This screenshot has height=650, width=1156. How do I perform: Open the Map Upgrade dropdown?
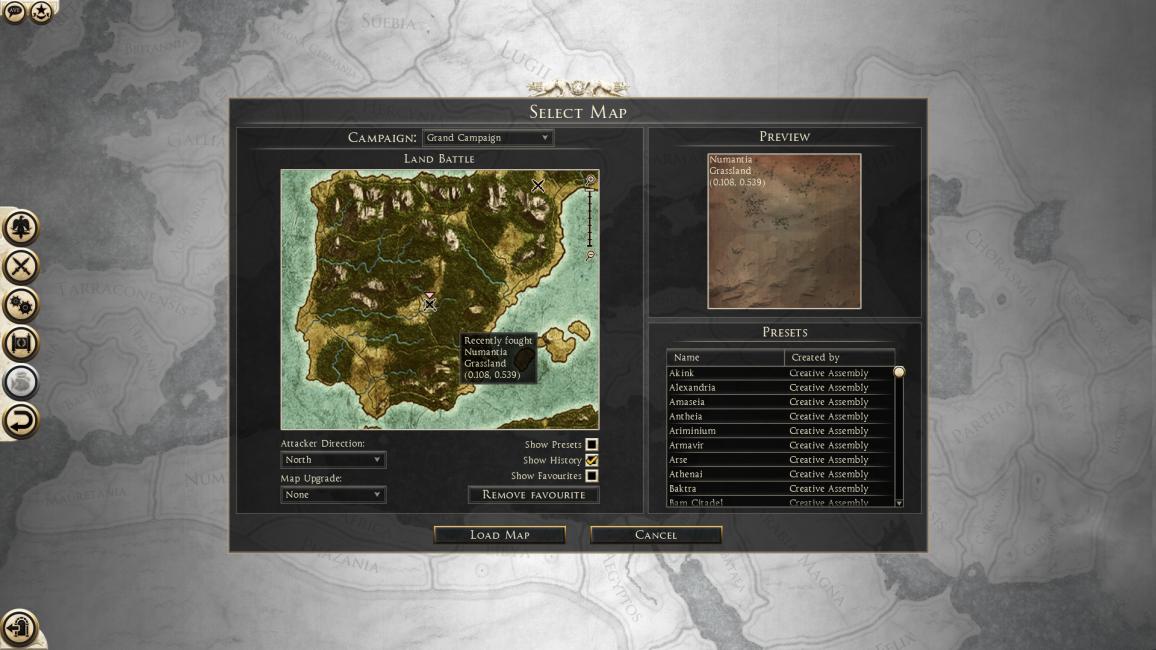tap(333, 495)
